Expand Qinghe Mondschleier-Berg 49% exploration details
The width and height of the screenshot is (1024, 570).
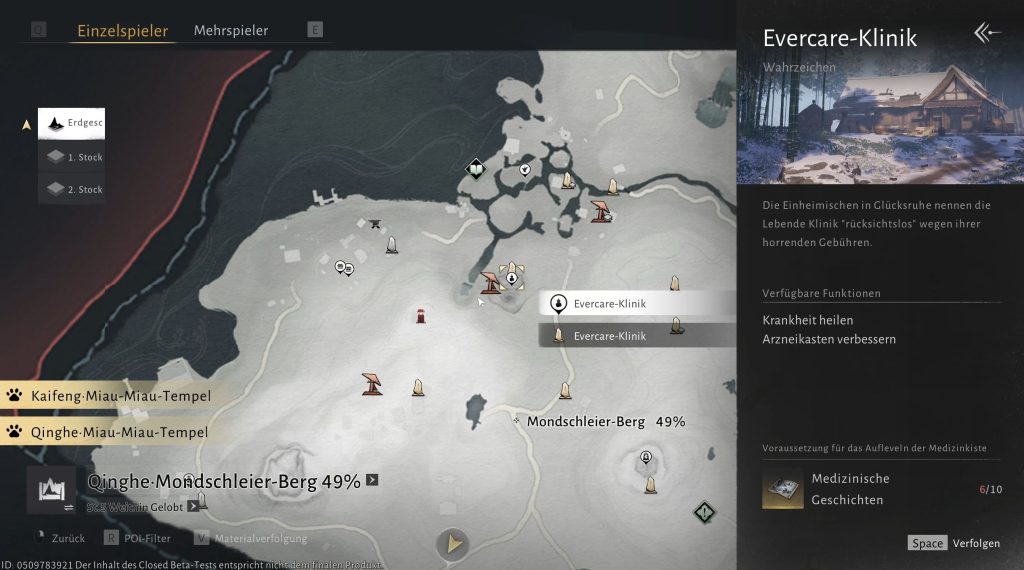(x=372, y=480)
